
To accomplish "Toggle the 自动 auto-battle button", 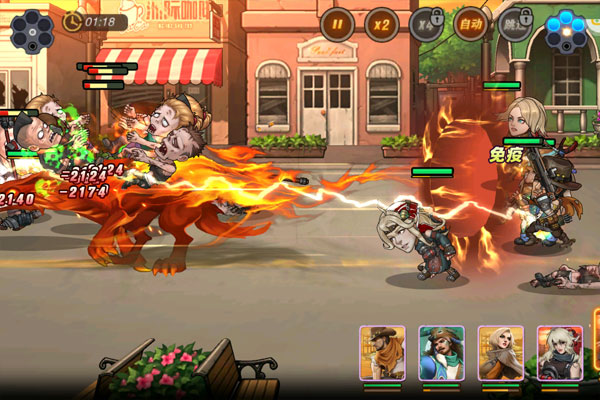I will click(x=470, y=23).
